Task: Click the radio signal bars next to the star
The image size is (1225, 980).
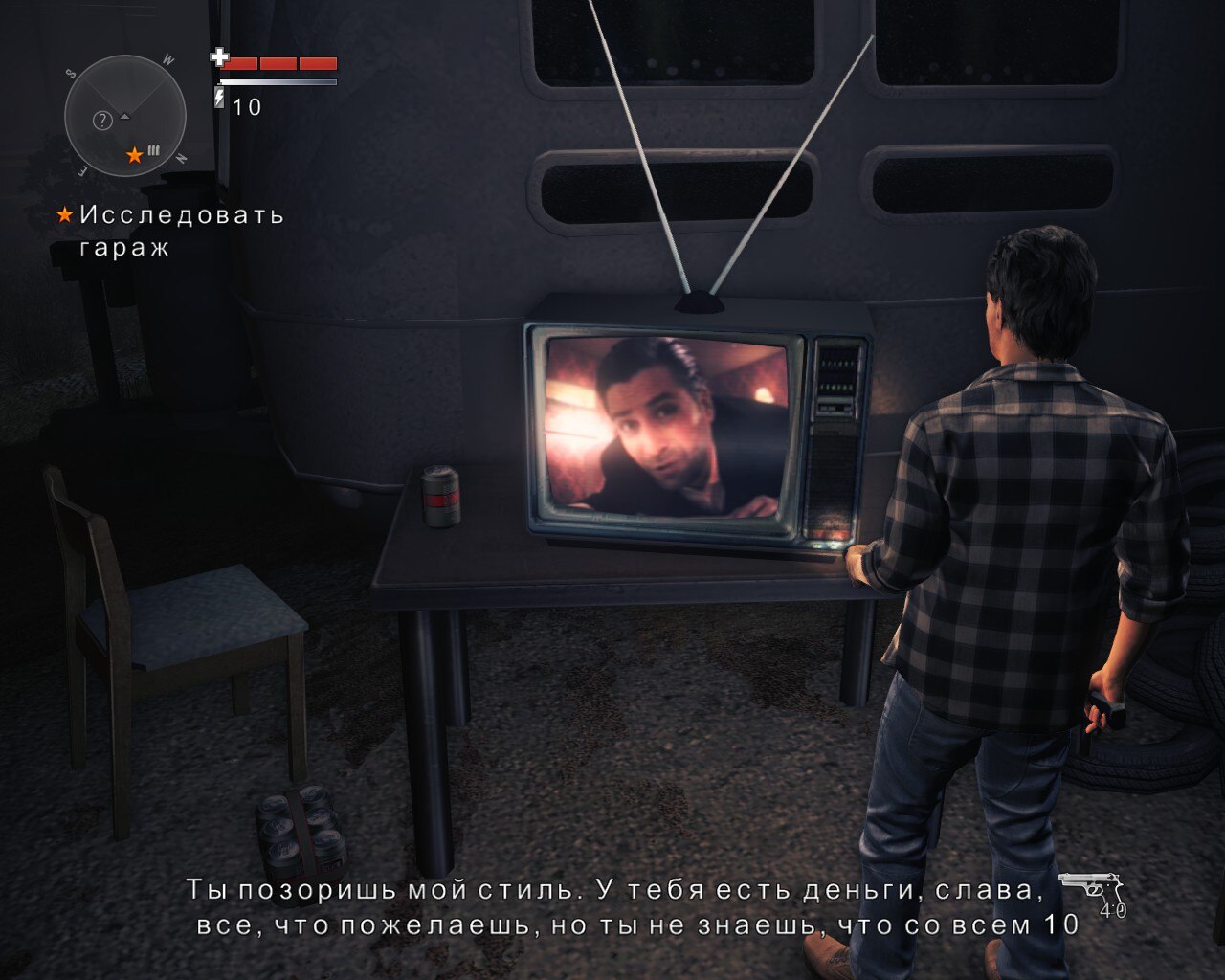Action: coord(153,150)
